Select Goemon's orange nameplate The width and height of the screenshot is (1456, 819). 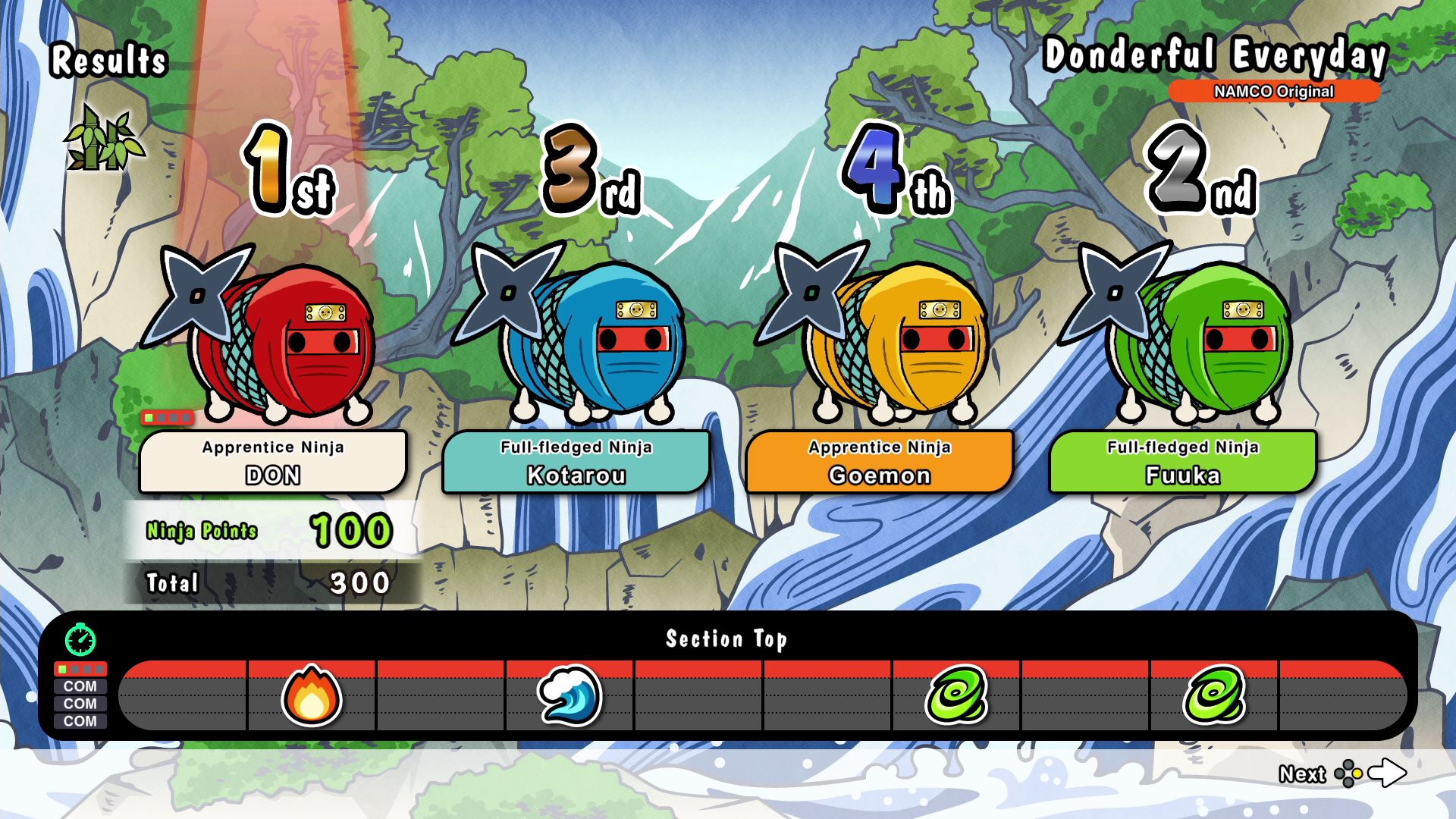(880, 462)
